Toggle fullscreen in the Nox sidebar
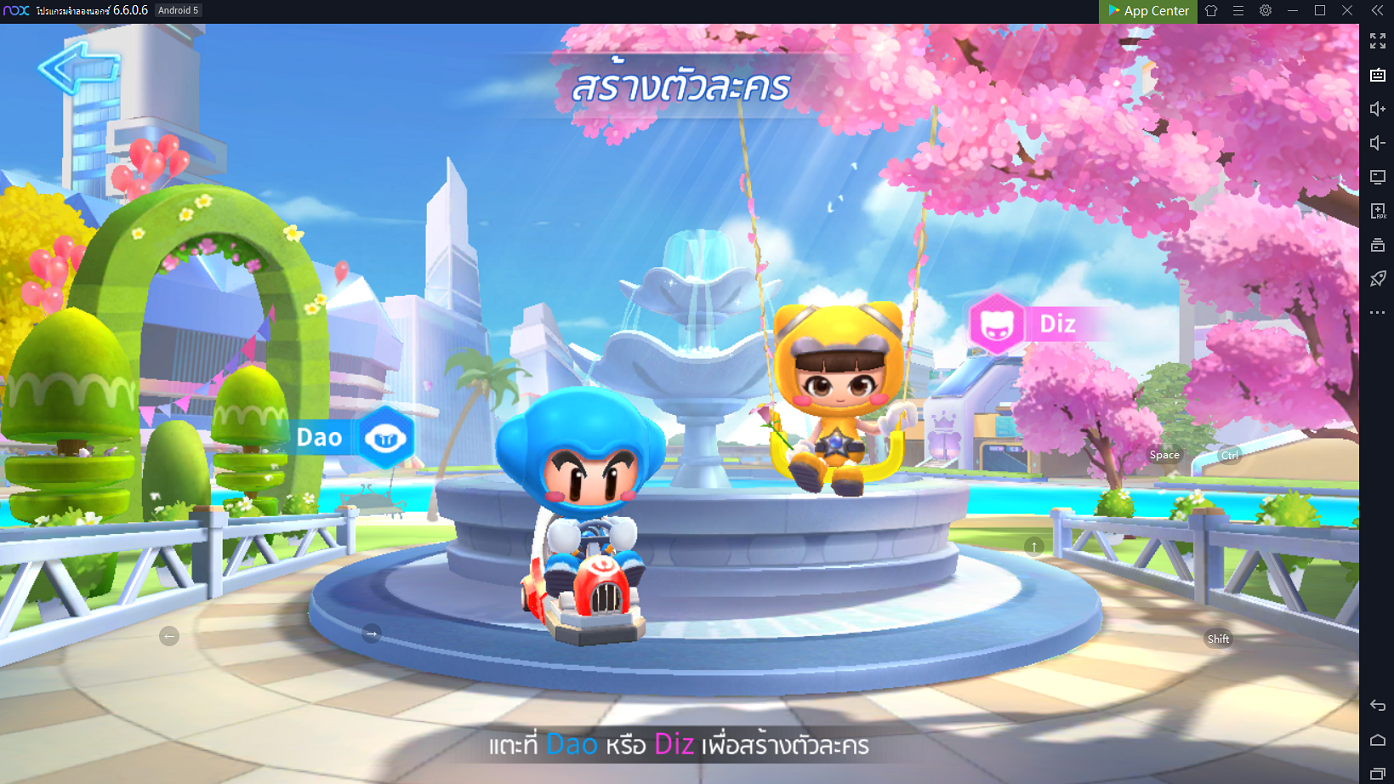The image size is (1394, 784). point(1377,41)
